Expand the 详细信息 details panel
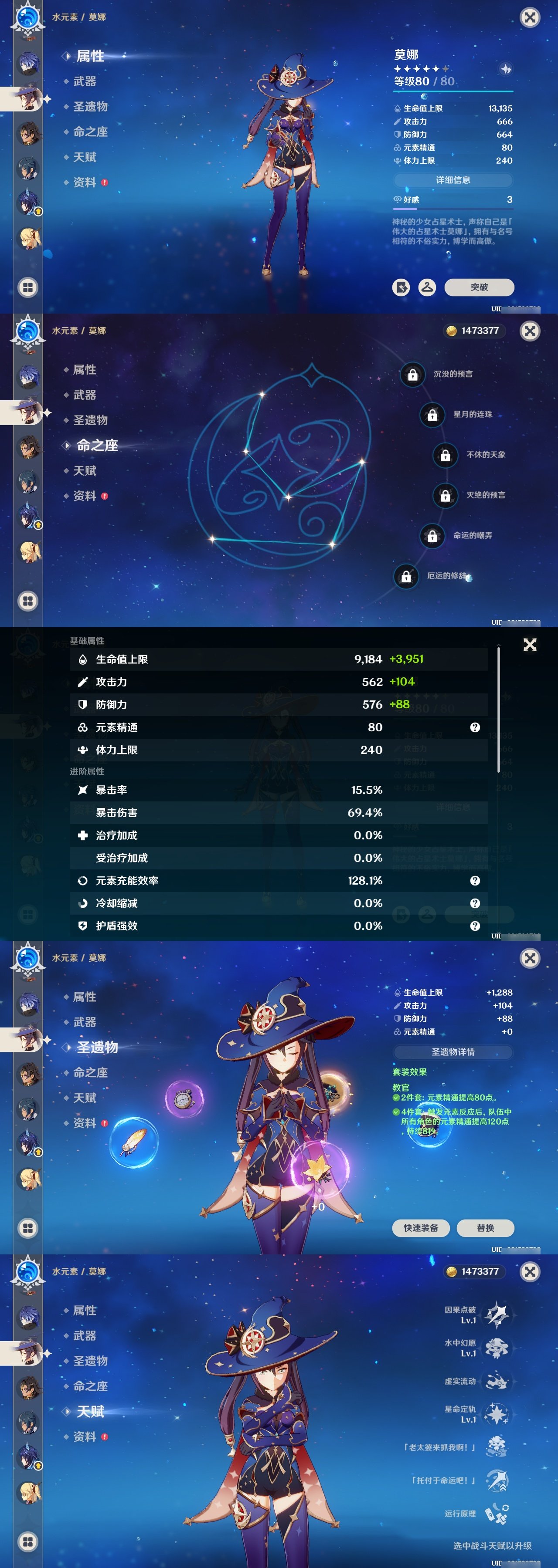The width and height of the screenshot is (558, 1568). tap(453, 180)
